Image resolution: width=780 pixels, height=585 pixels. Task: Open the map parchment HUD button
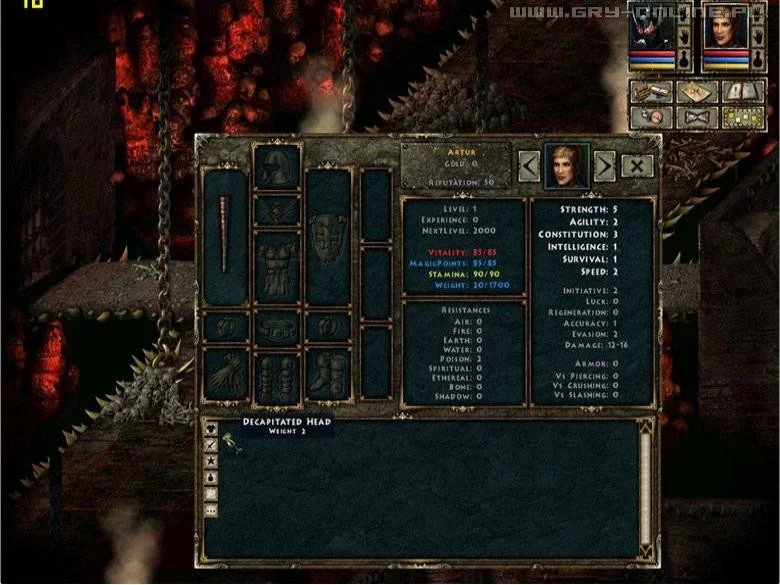(693, 91)
